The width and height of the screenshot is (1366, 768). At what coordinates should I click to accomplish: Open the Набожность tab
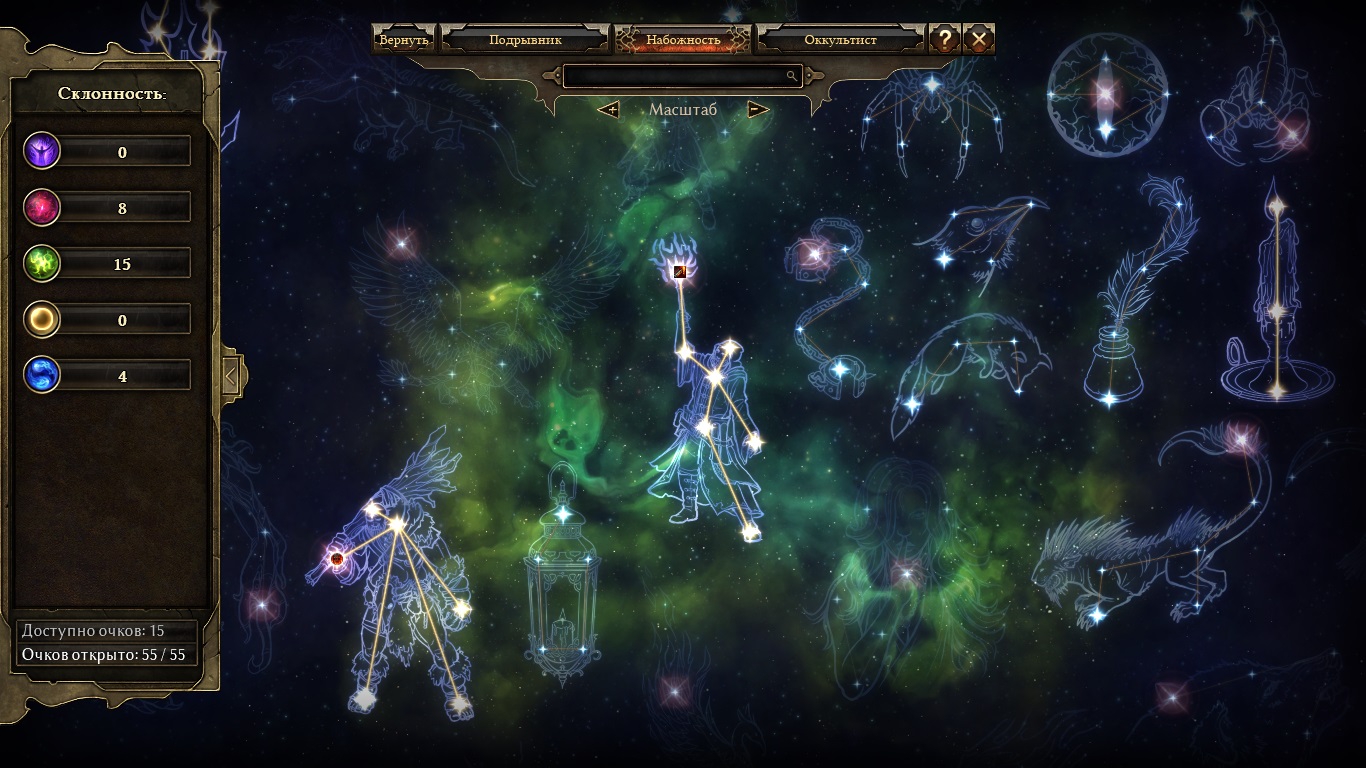(683, 40)
